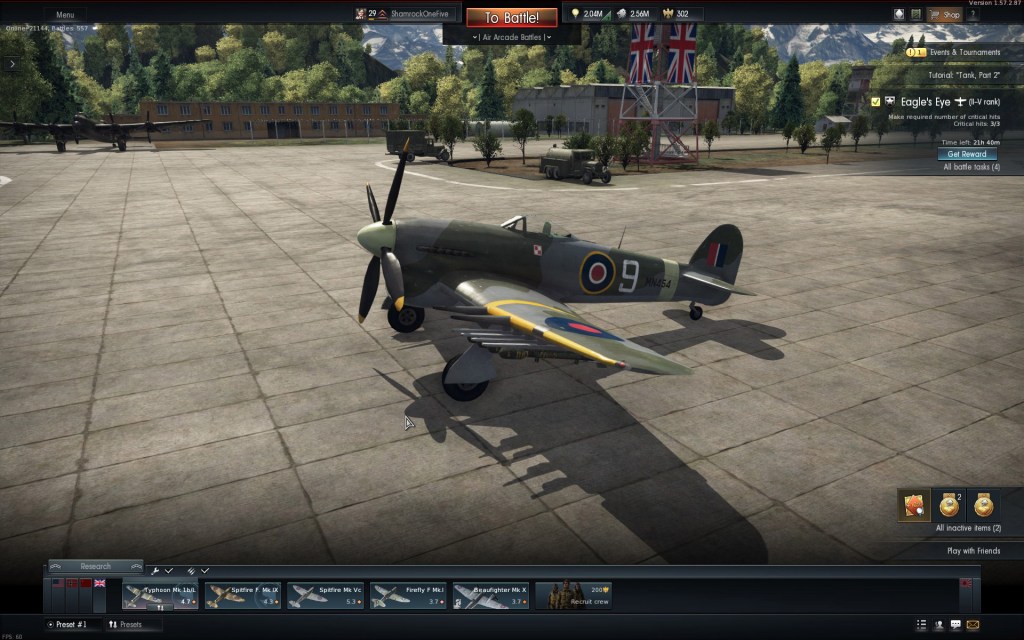Start a match with To Battle!
This screenshot has width=1024, height=640.
point(511,18)
